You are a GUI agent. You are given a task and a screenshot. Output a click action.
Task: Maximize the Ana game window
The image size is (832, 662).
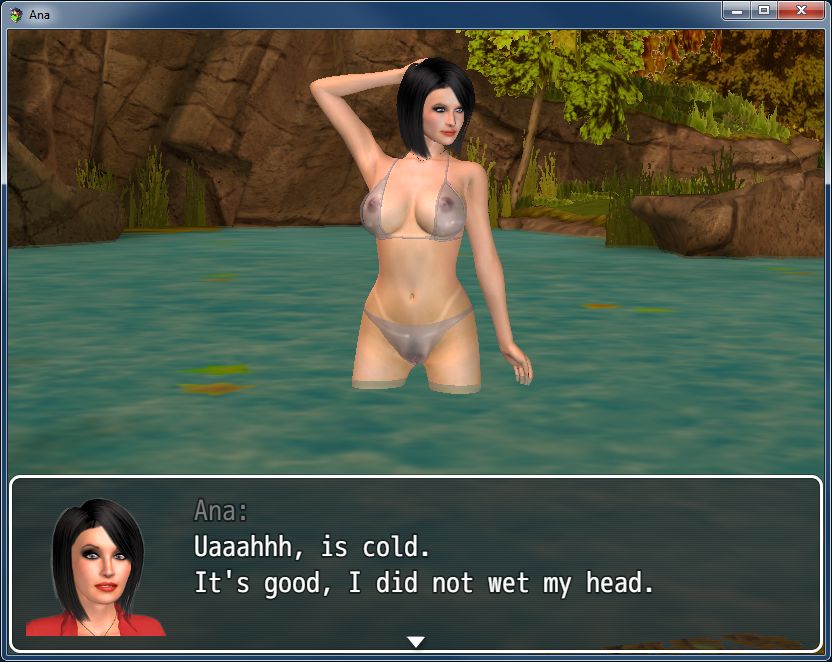pyautogui.click(x=763, y=10)
